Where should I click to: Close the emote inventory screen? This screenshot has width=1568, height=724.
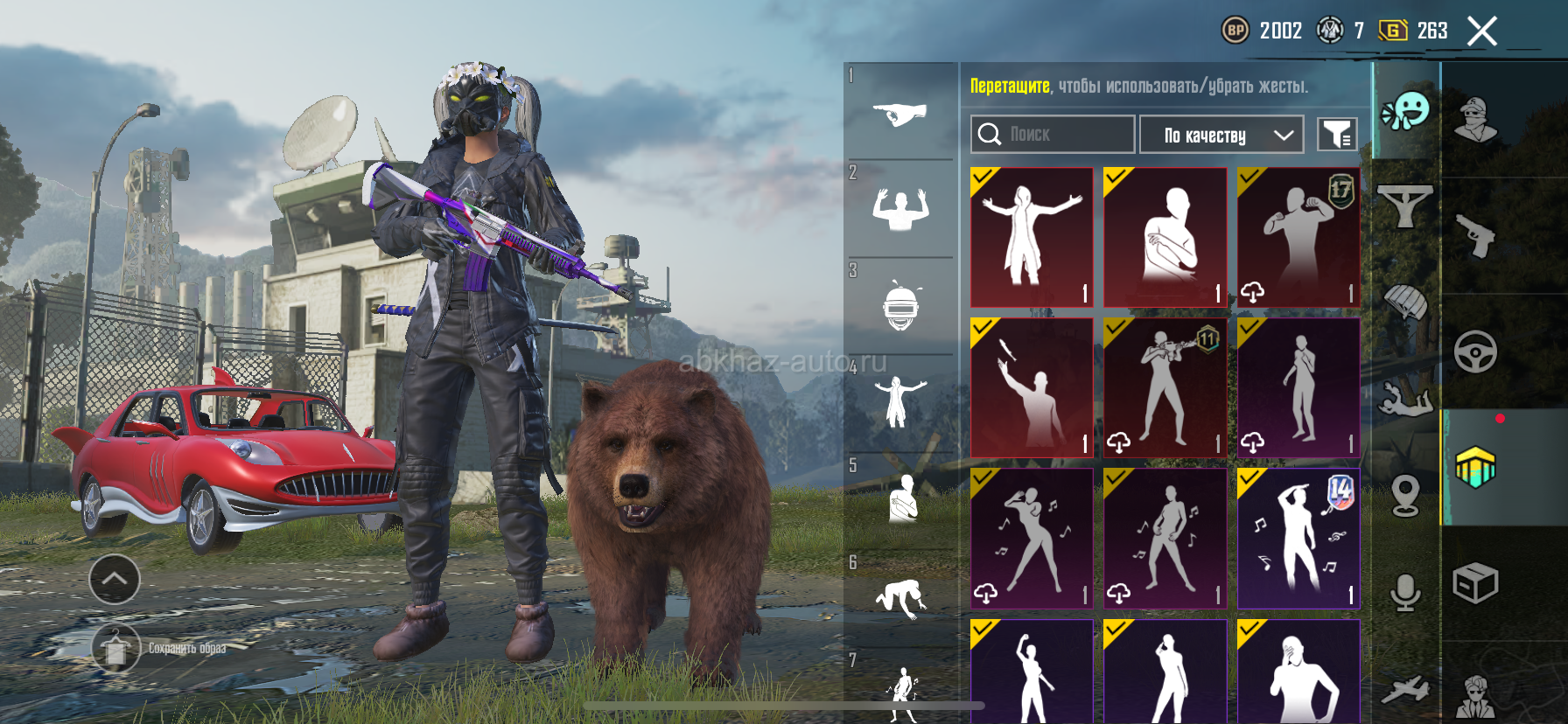point(1481,31)
